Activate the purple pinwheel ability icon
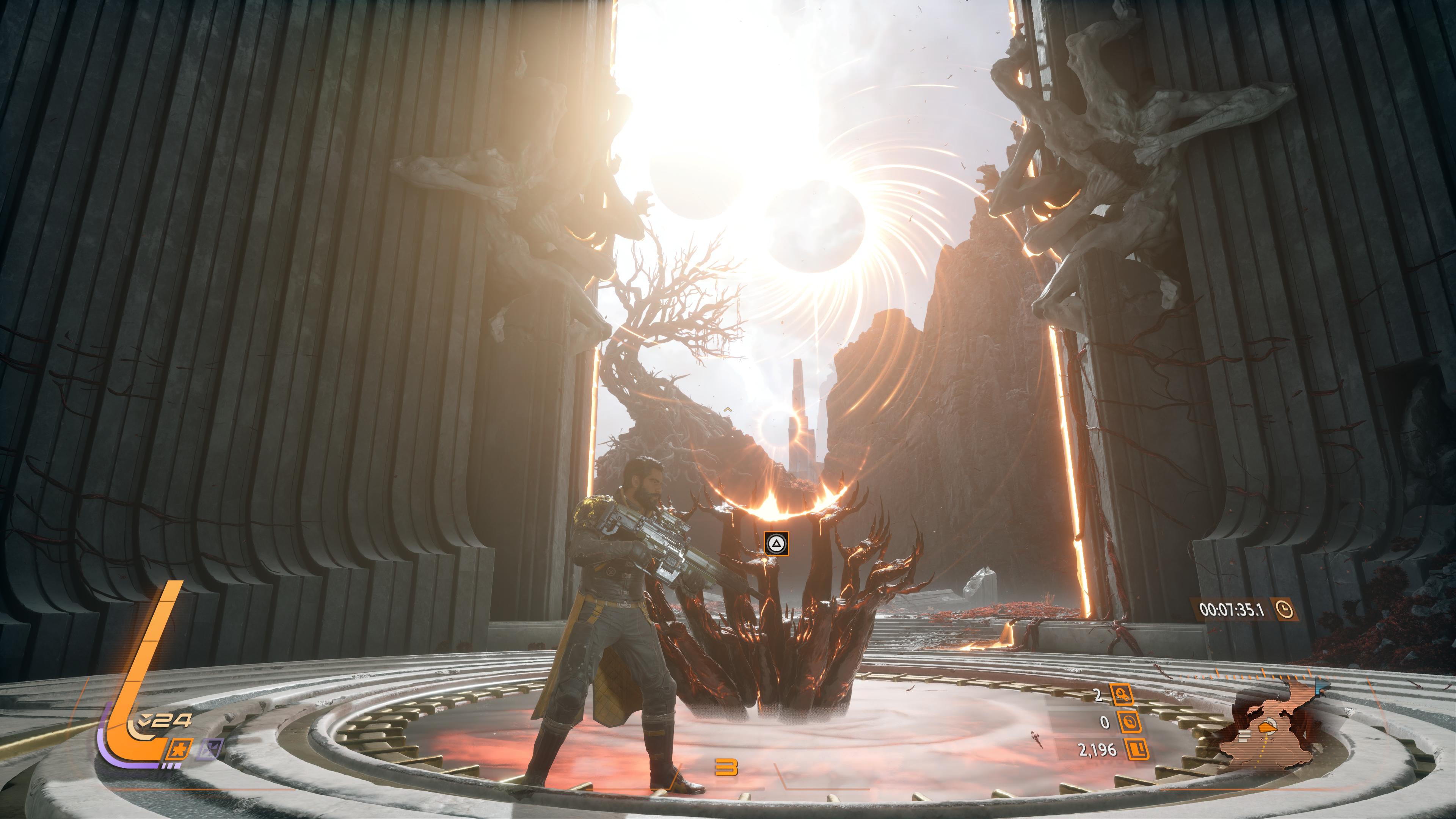The image size is (1456, 819). [211, 750]
